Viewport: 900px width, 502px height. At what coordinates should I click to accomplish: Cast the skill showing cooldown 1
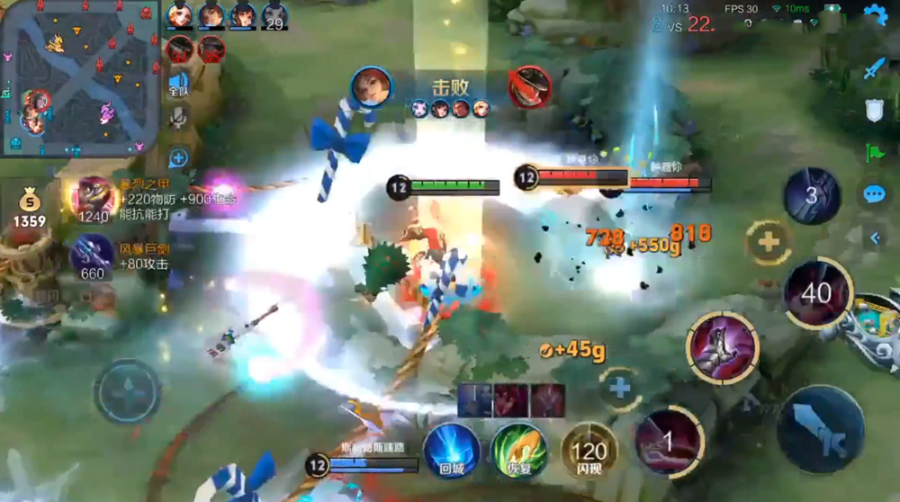click(x=669, y=441)
